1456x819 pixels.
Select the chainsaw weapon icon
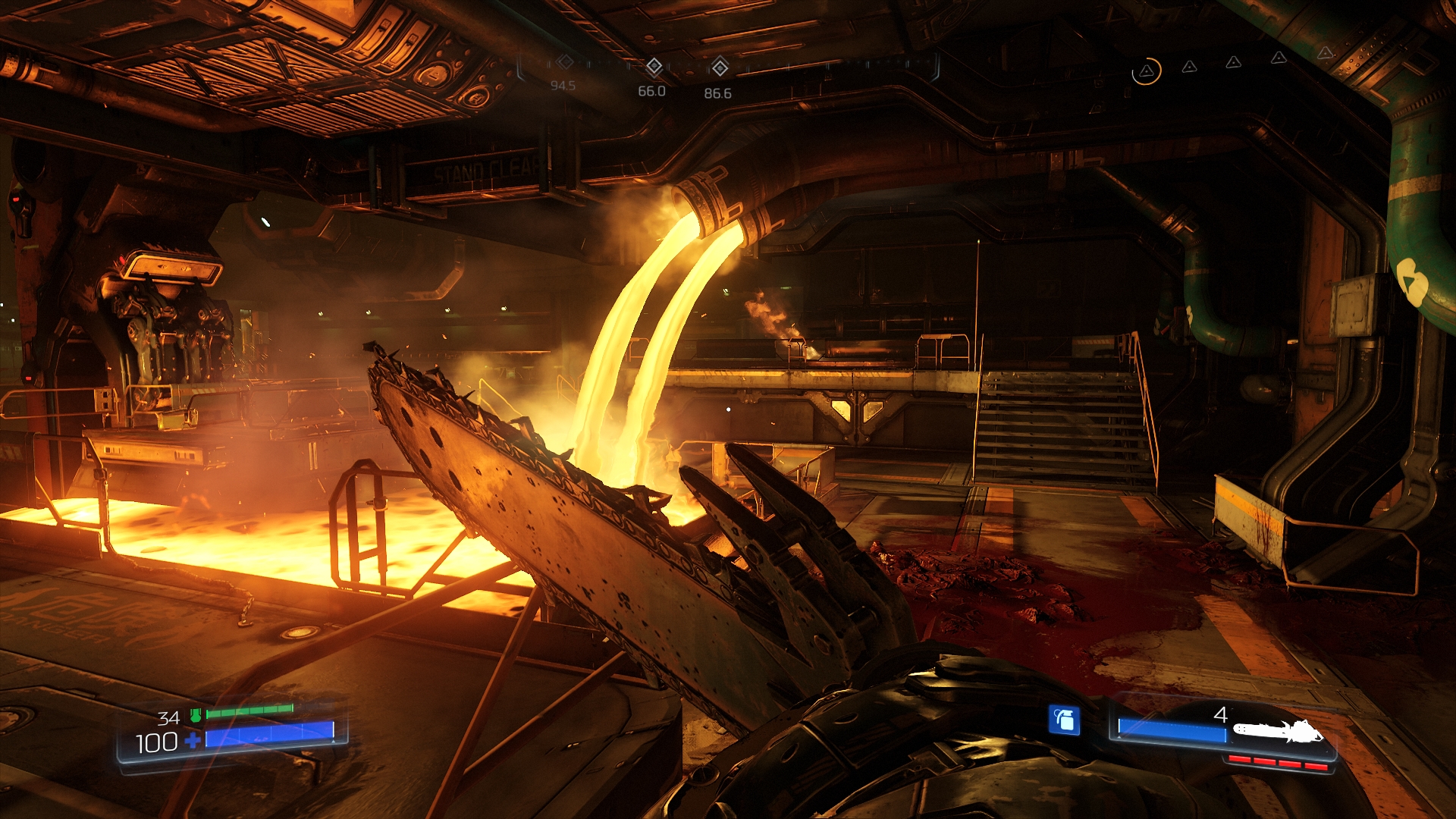click(x=1278, y=732)
